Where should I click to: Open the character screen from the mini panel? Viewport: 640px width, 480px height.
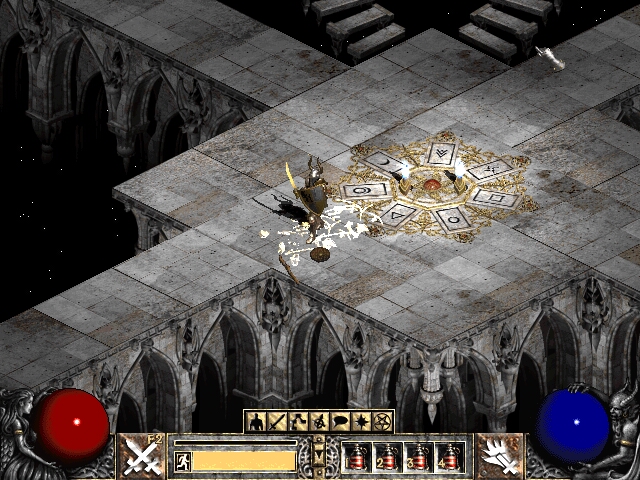(x=254, y=421)
